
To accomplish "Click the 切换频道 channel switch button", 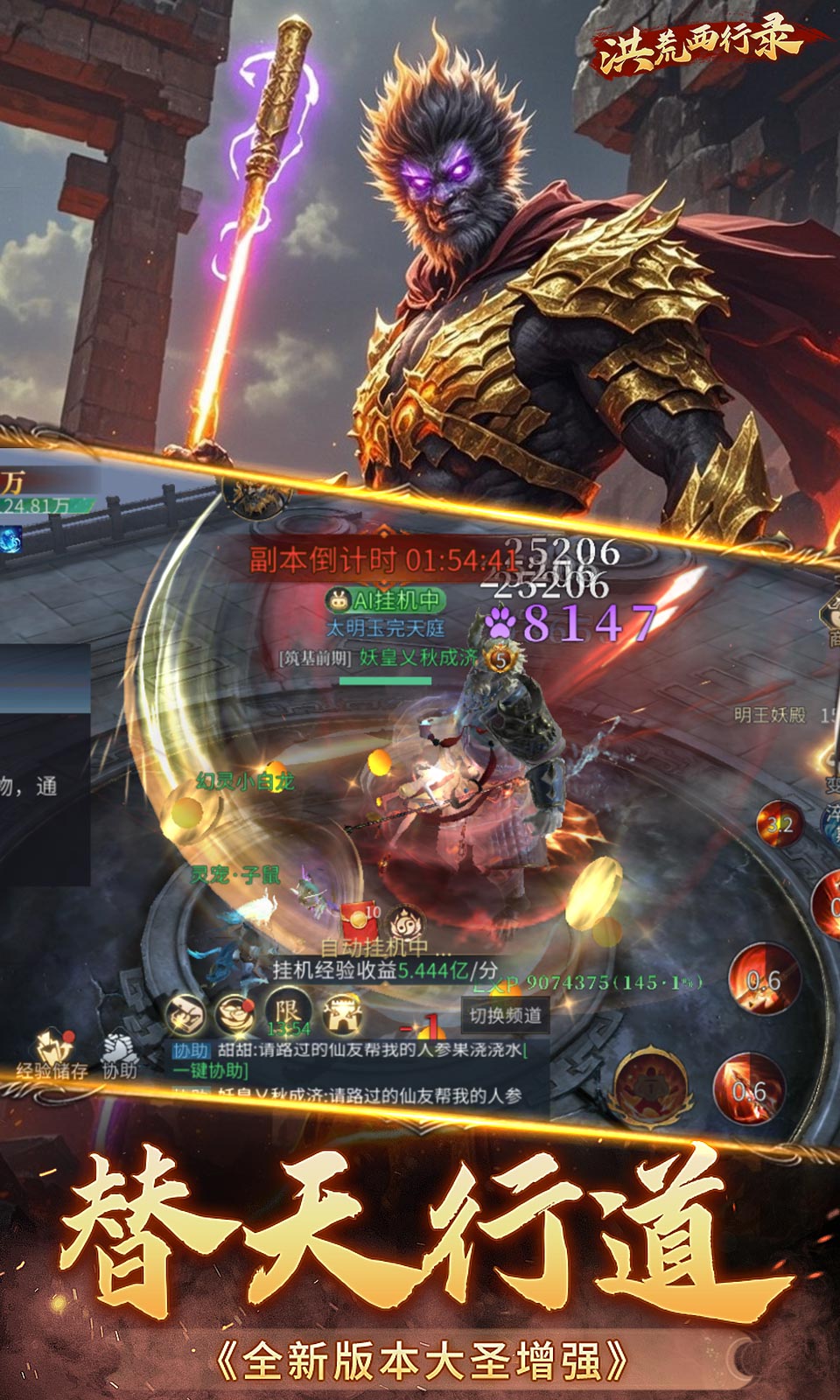I will point(505,1015).
